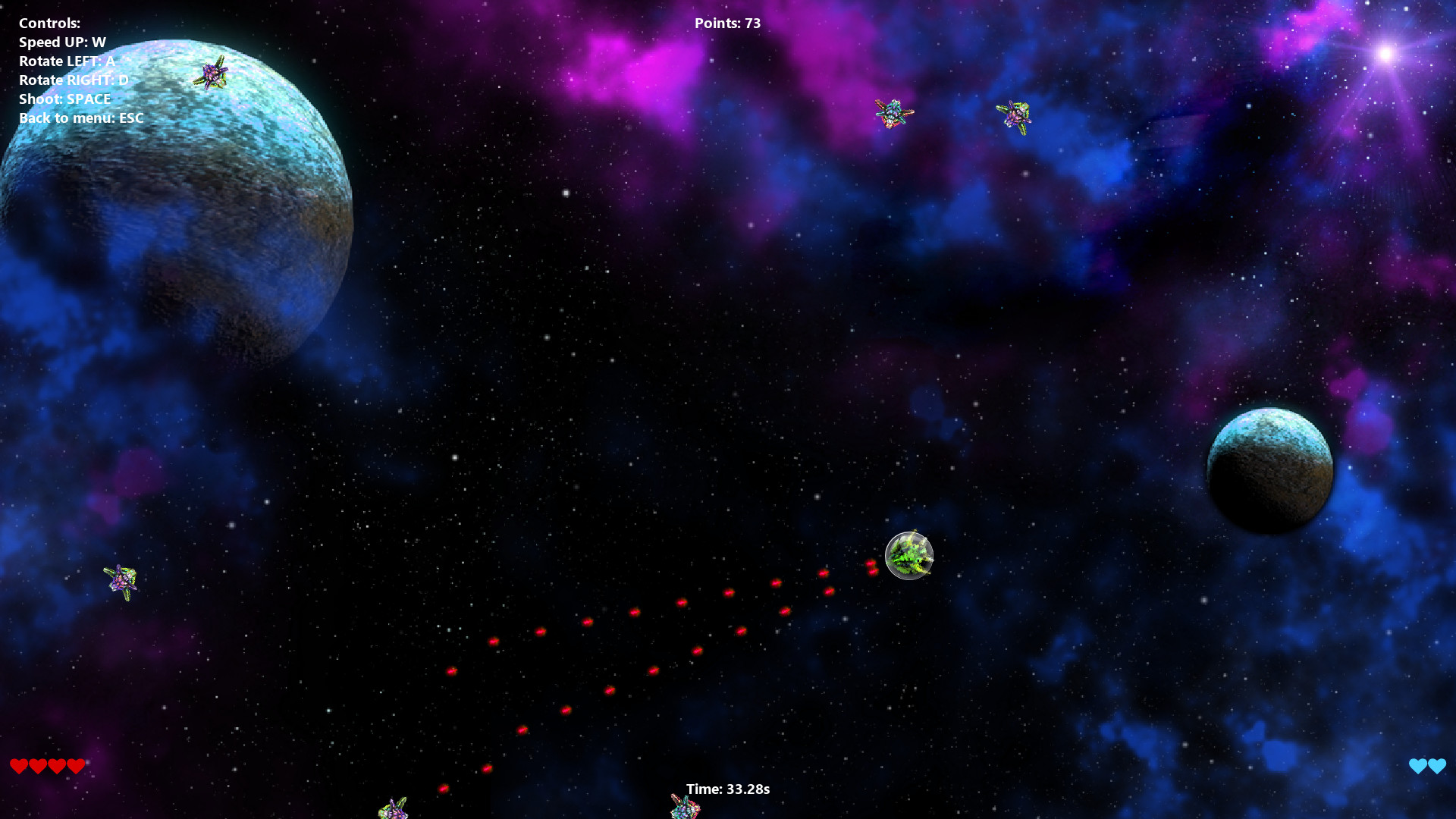The width and height of the screenshot is (1456, 819).
Task: Click the leftmost enemy ship near the pink nebula
Action: click(891, 114)
